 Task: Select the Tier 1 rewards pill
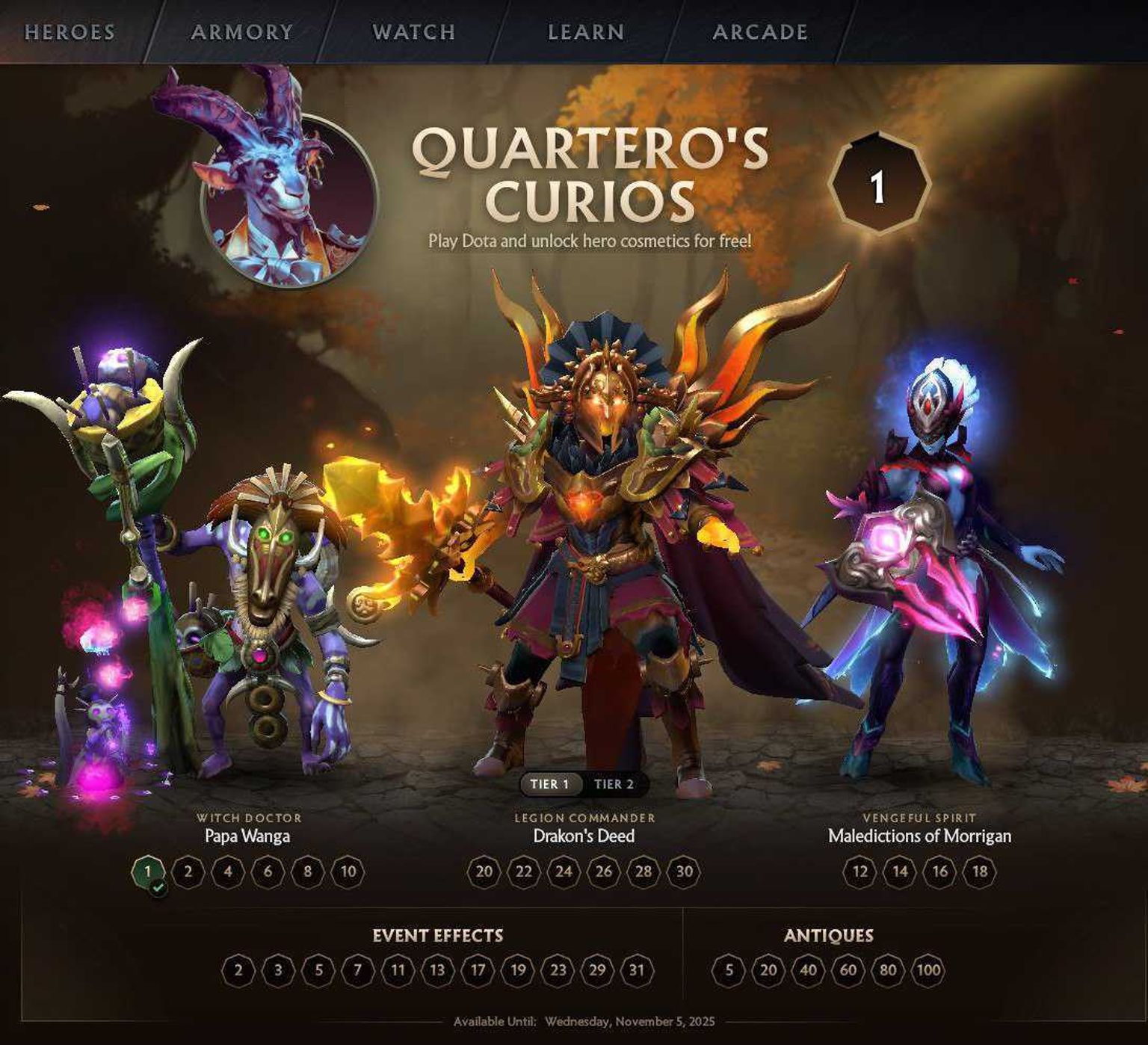(552, 785)
